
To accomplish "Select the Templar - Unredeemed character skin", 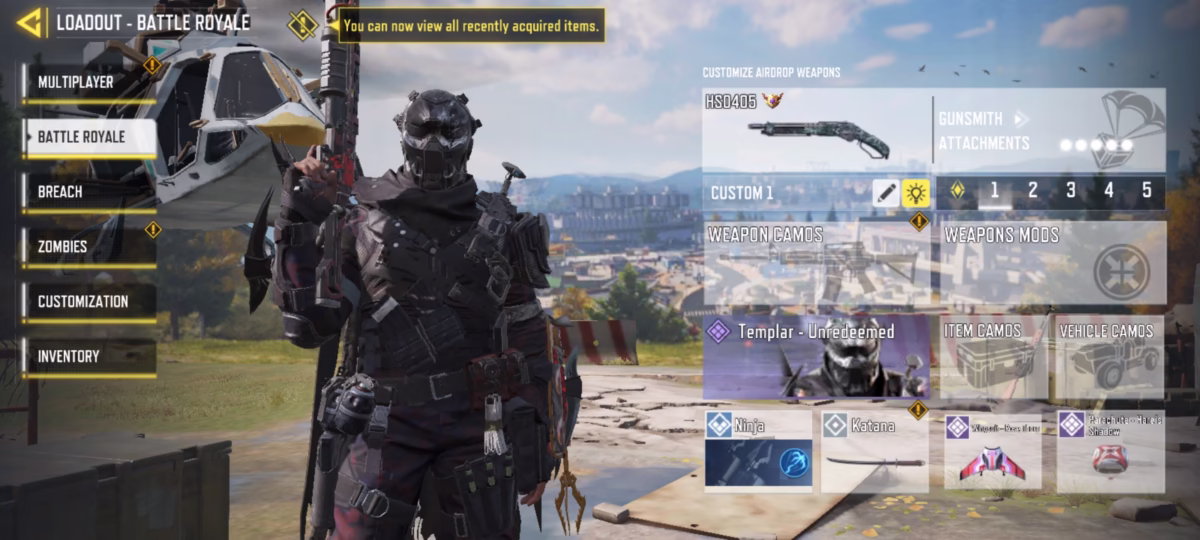I will click(x=816, y=358).
